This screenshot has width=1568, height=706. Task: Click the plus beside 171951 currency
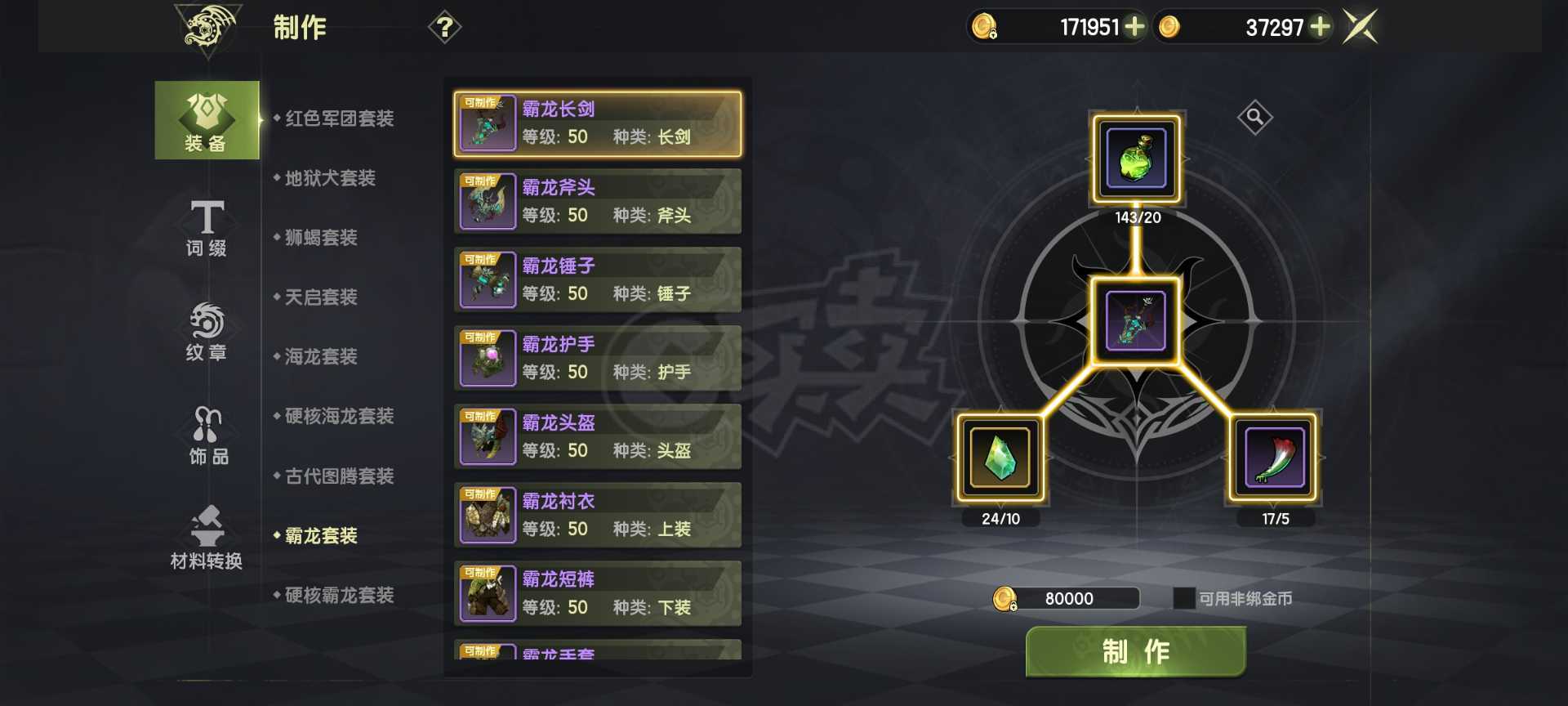point(1135,27)
